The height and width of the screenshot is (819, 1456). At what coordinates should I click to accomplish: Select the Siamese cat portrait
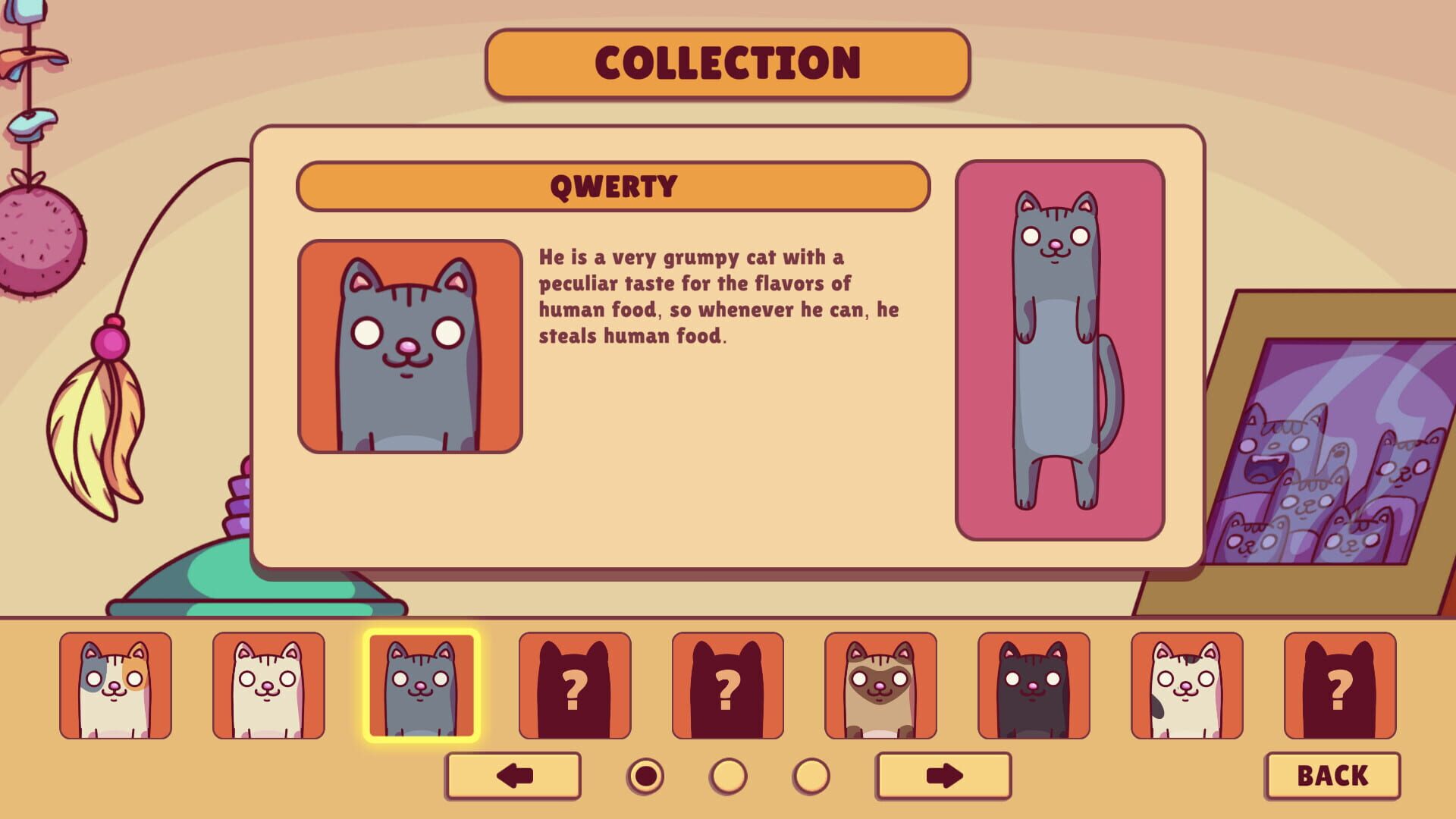point(880,686)
